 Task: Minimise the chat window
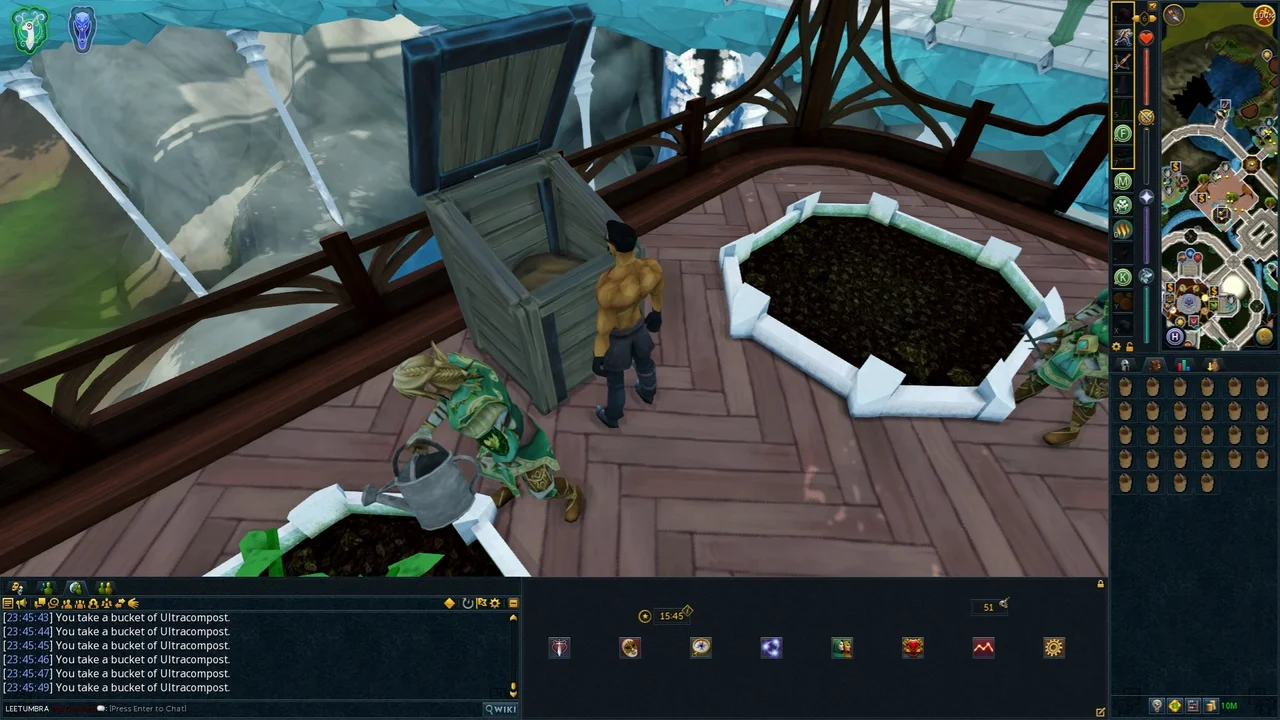click(513, 604)
